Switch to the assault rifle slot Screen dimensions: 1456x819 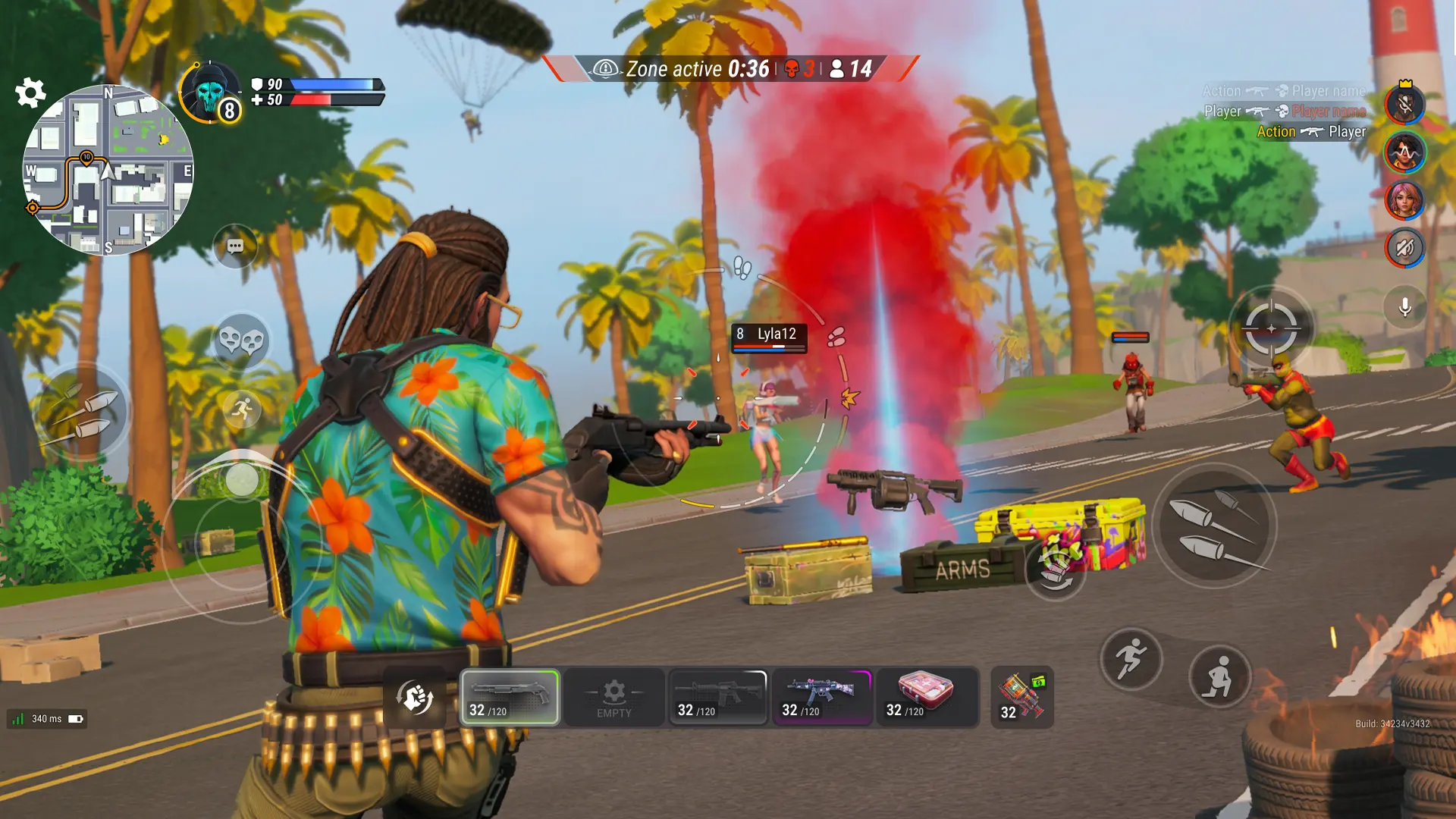[x=717, y=697]
